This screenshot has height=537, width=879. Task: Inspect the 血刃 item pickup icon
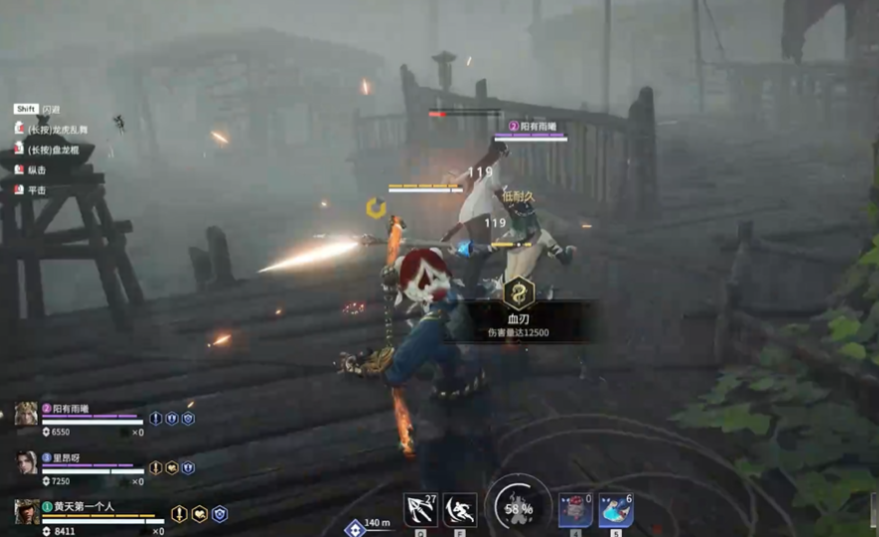coord(518,294)
